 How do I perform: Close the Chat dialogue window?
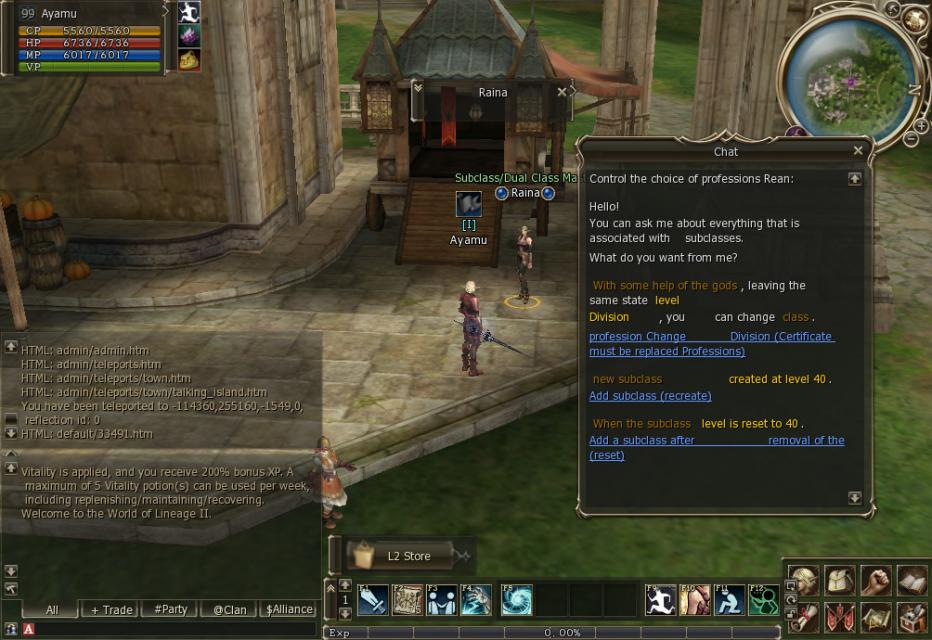point(858,151)
